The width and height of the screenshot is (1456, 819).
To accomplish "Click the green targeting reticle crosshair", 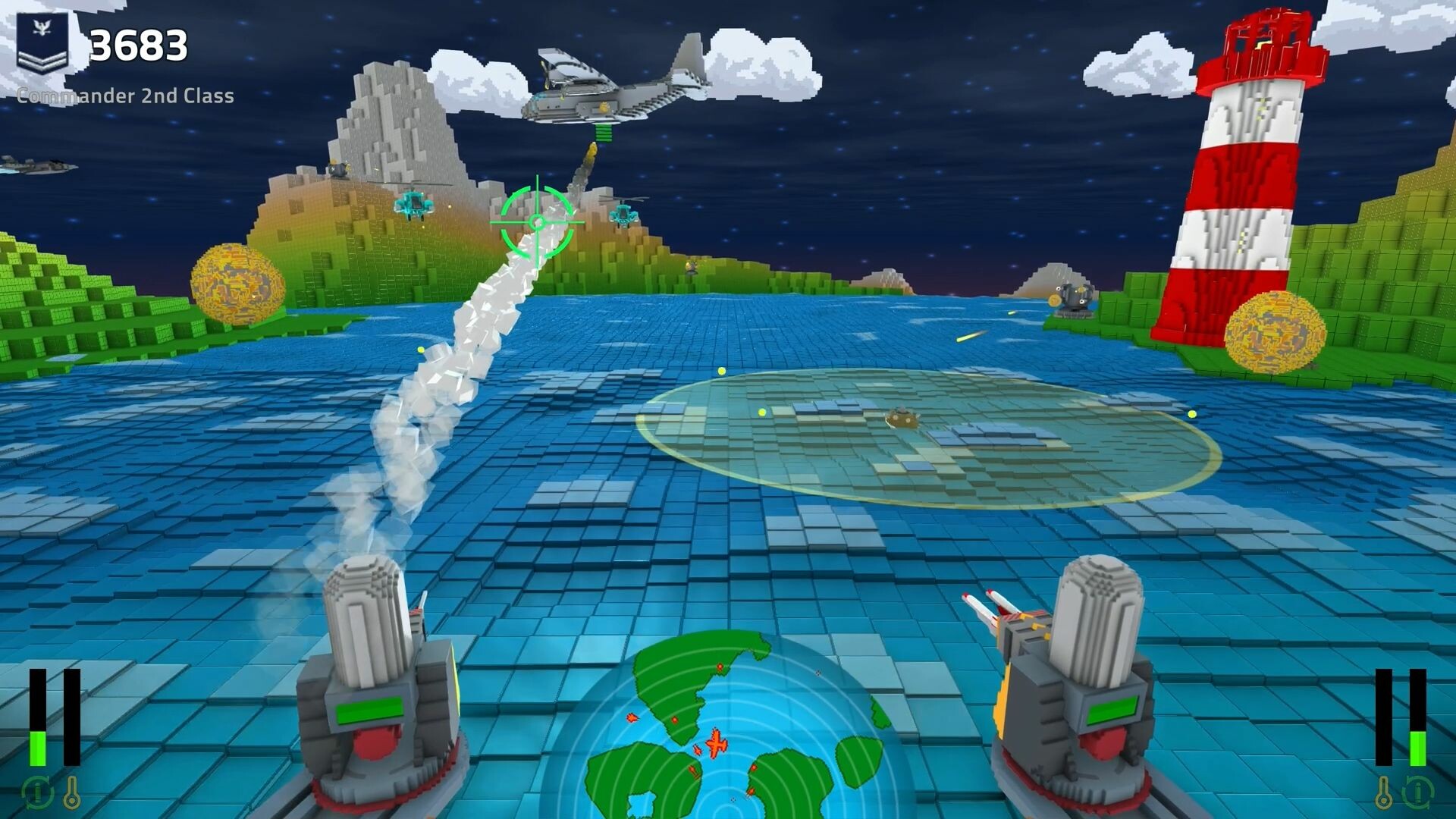I will click(537, 221).
